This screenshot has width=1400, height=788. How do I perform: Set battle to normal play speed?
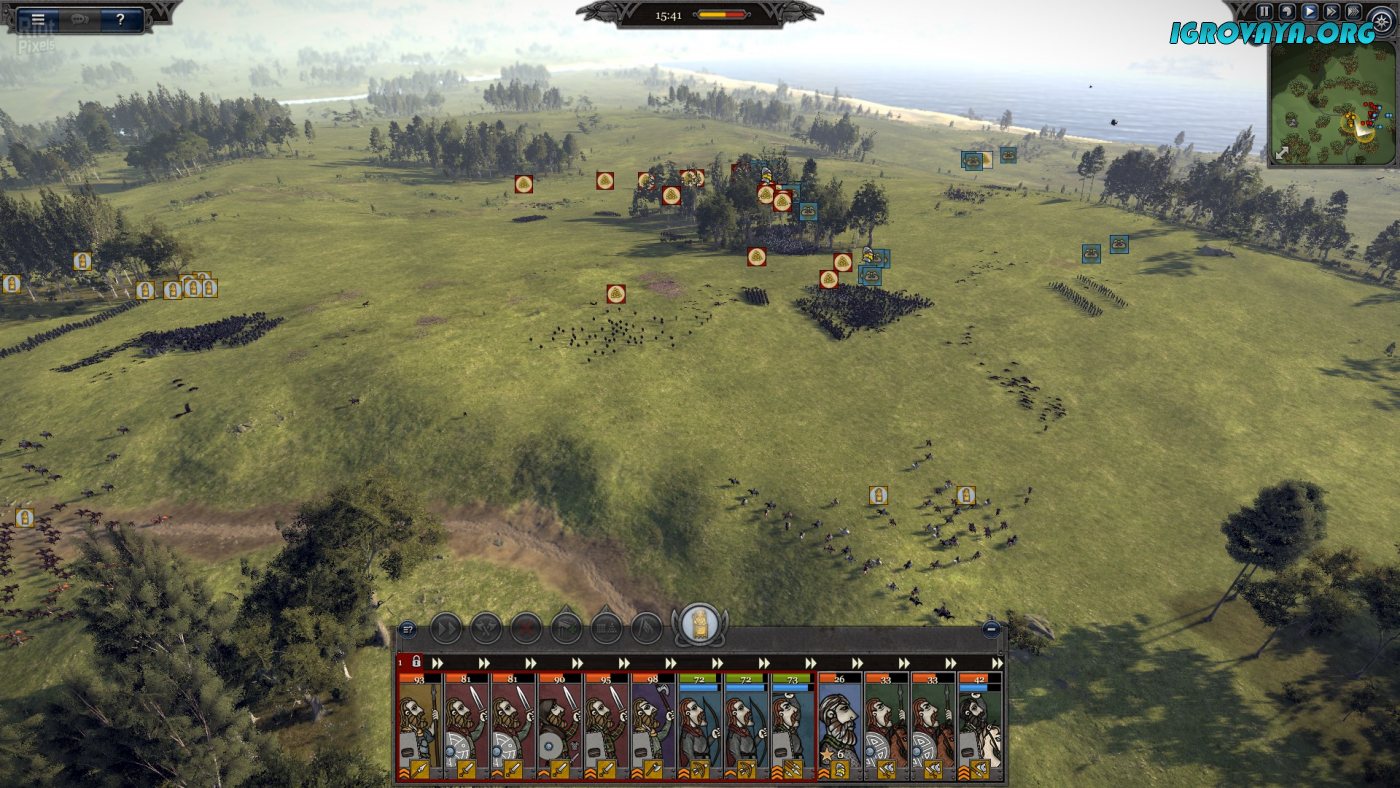(1309, 12)
